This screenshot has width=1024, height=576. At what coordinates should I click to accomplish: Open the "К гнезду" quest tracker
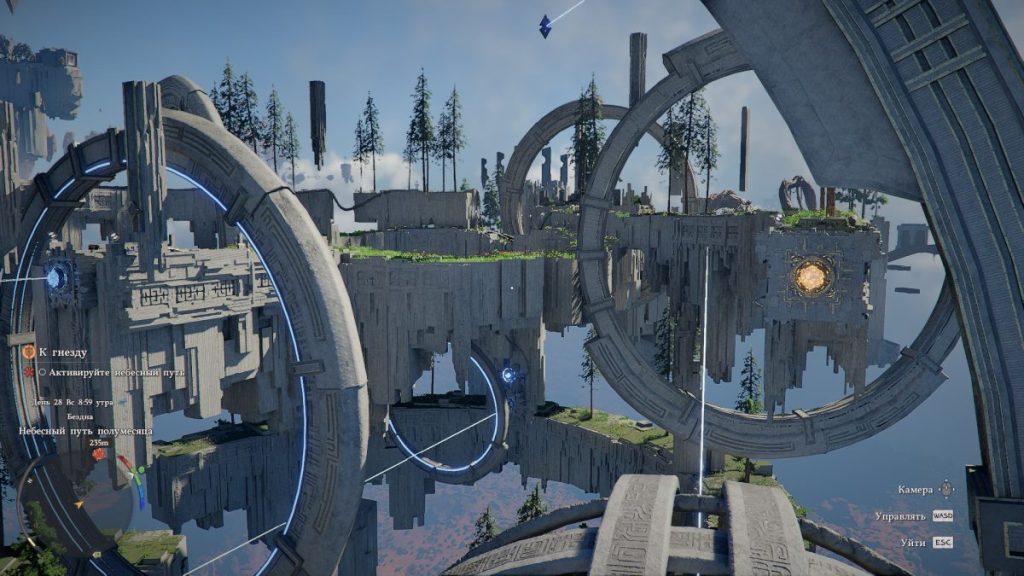coord(62,352)
